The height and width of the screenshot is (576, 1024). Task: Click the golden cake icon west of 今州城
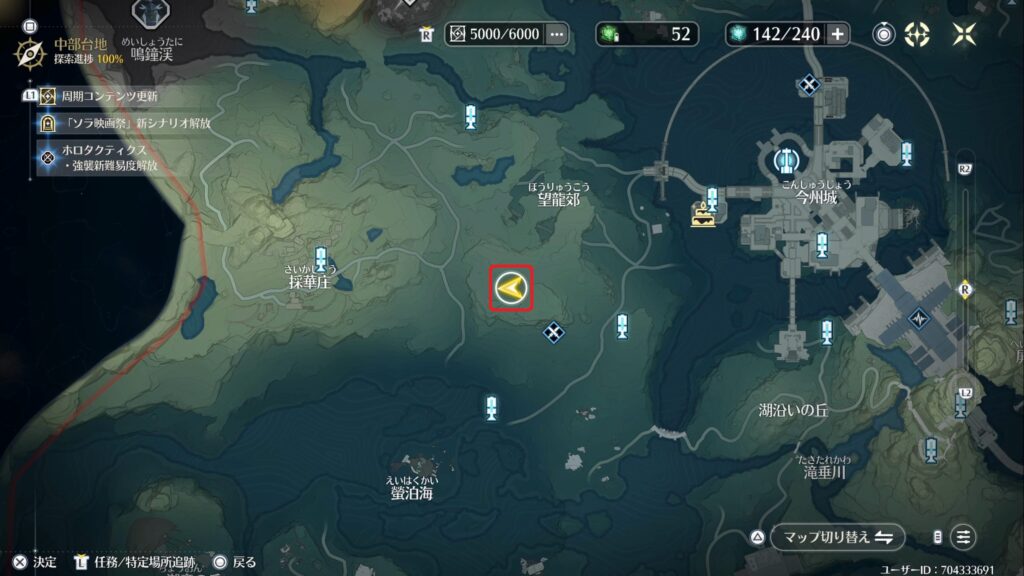pyautogui.click(x=705, y=213)
